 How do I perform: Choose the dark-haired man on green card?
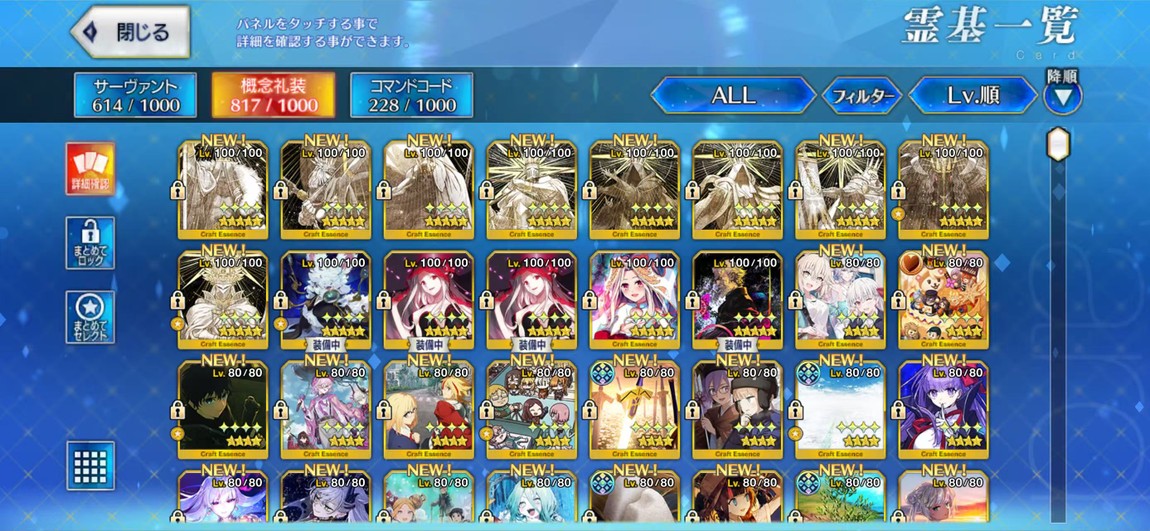click(x=222, y=410)
